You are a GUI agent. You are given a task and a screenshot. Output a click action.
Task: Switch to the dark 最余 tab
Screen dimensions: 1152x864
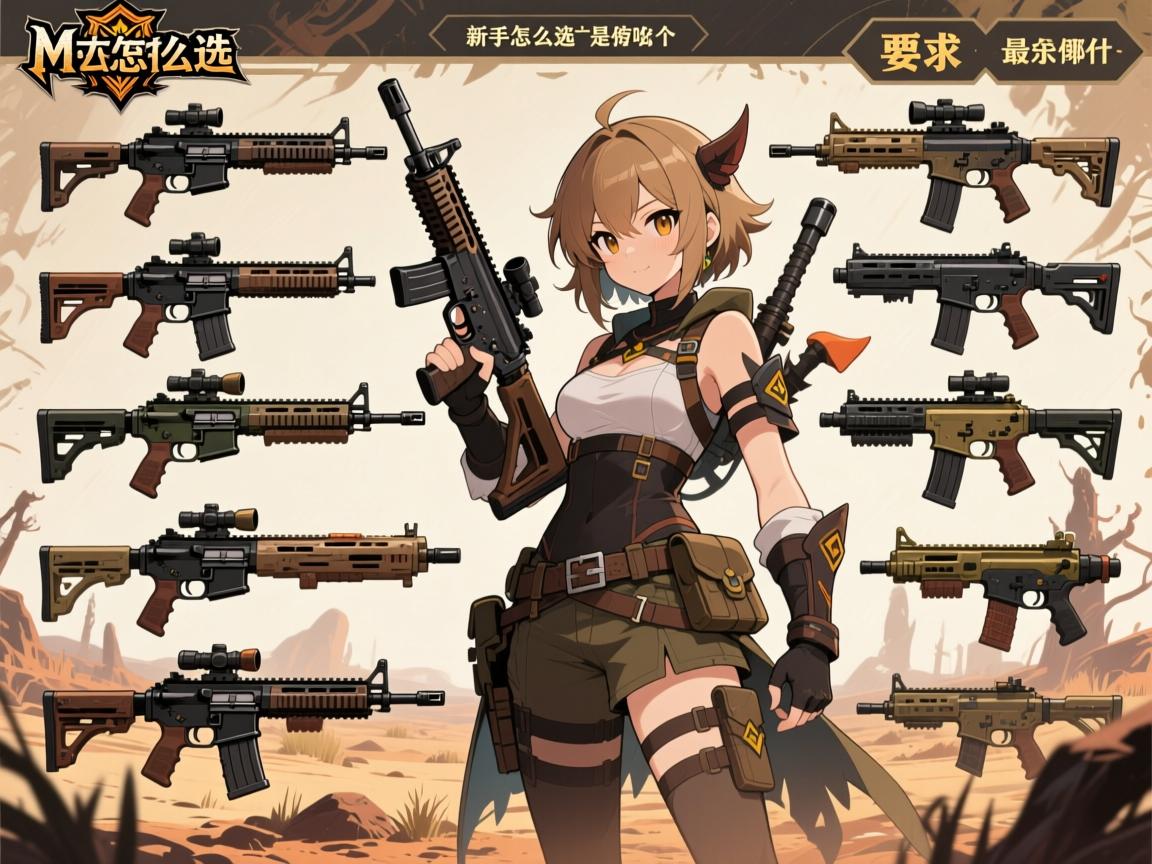click(x=1060, y=50)
